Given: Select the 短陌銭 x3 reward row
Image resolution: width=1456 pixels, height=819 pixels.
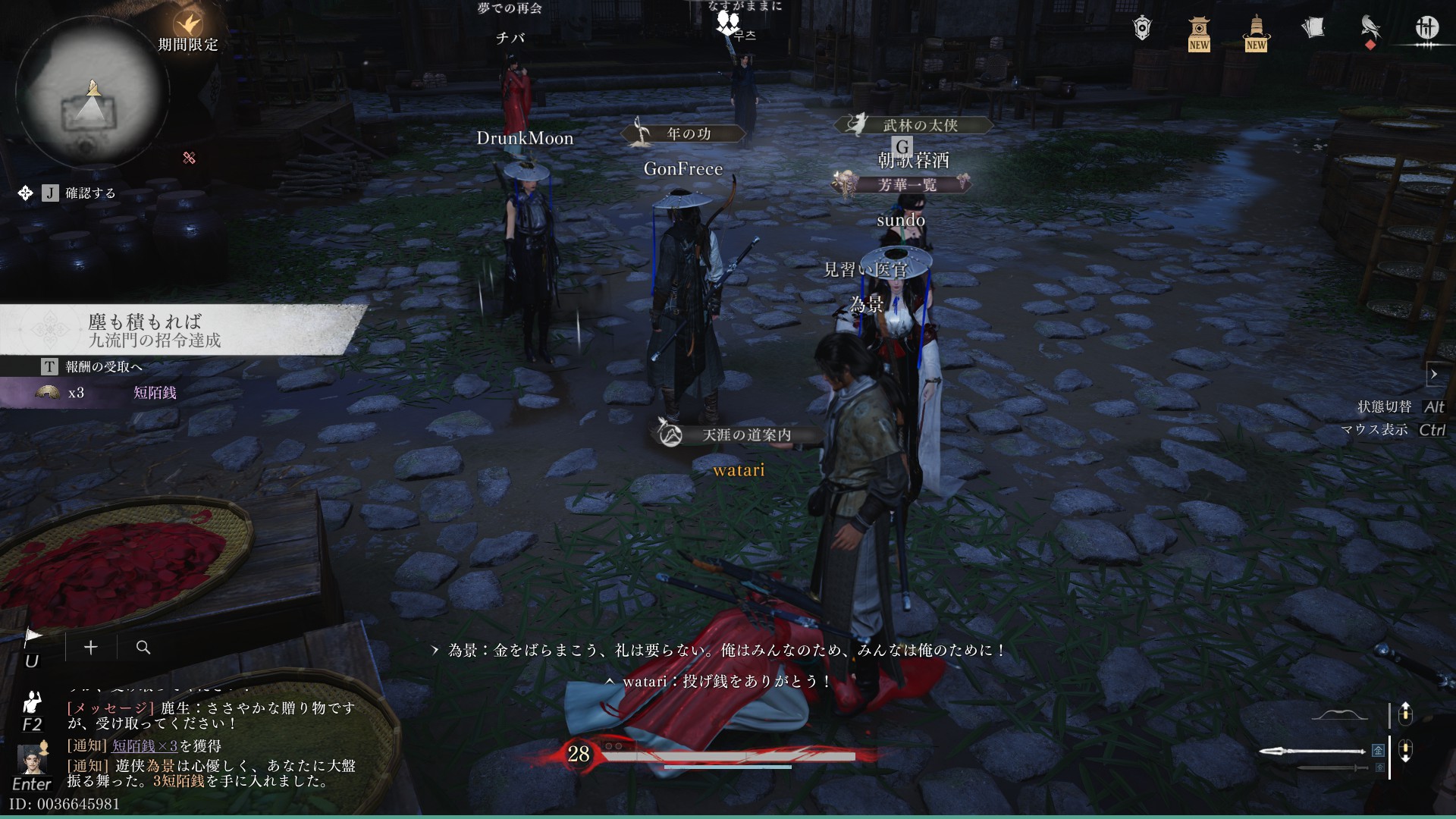Looking at the screenshot, I should tap(106, 393).
